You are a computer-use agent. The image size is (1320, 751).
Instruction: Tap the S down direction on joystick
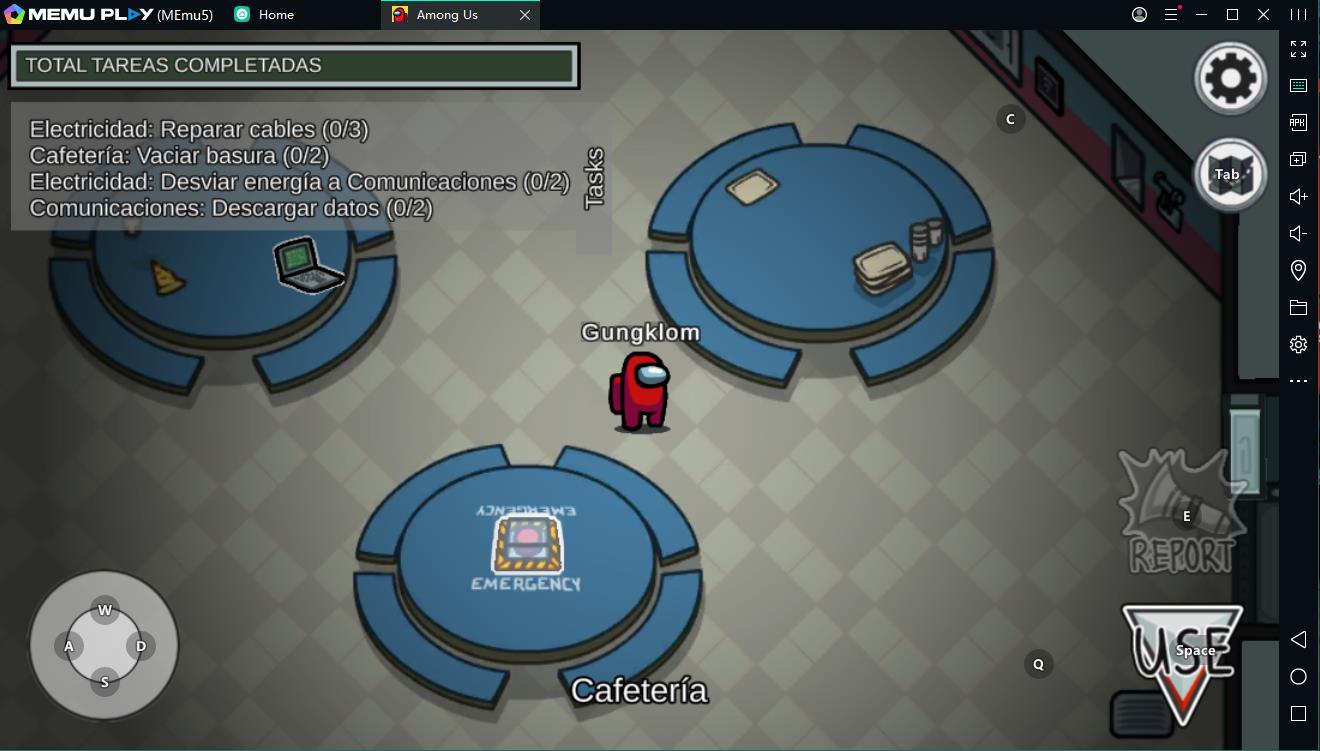[105, 683]
